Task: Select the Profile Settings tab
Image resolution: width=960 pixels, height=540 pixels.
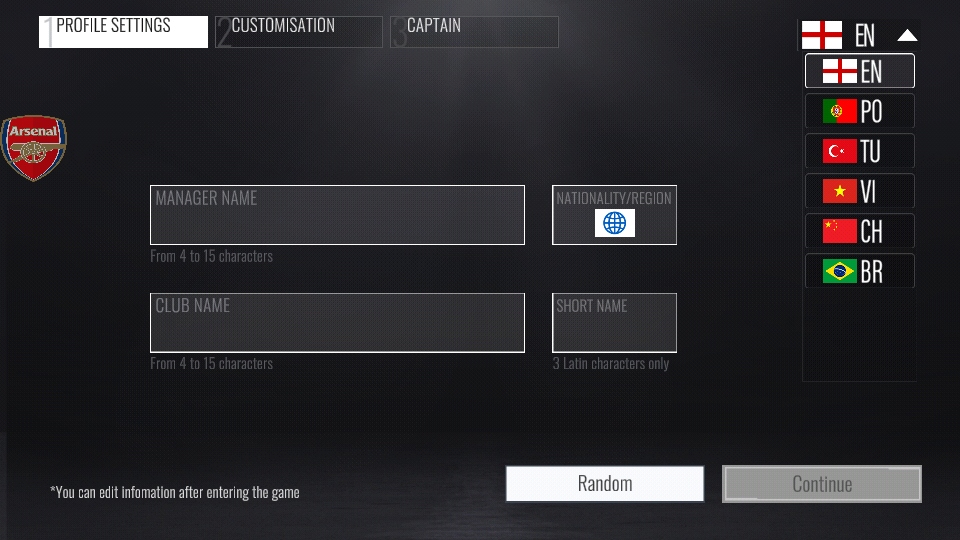Action: coord(123,31)
